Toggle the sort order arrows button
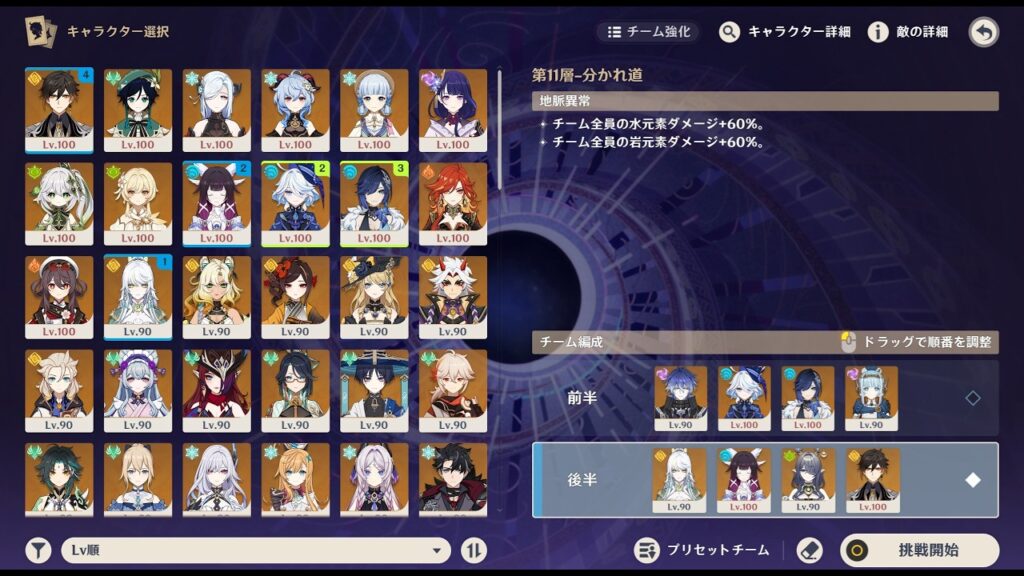This screenshot has width=1024, height=576. coord(474,550)
